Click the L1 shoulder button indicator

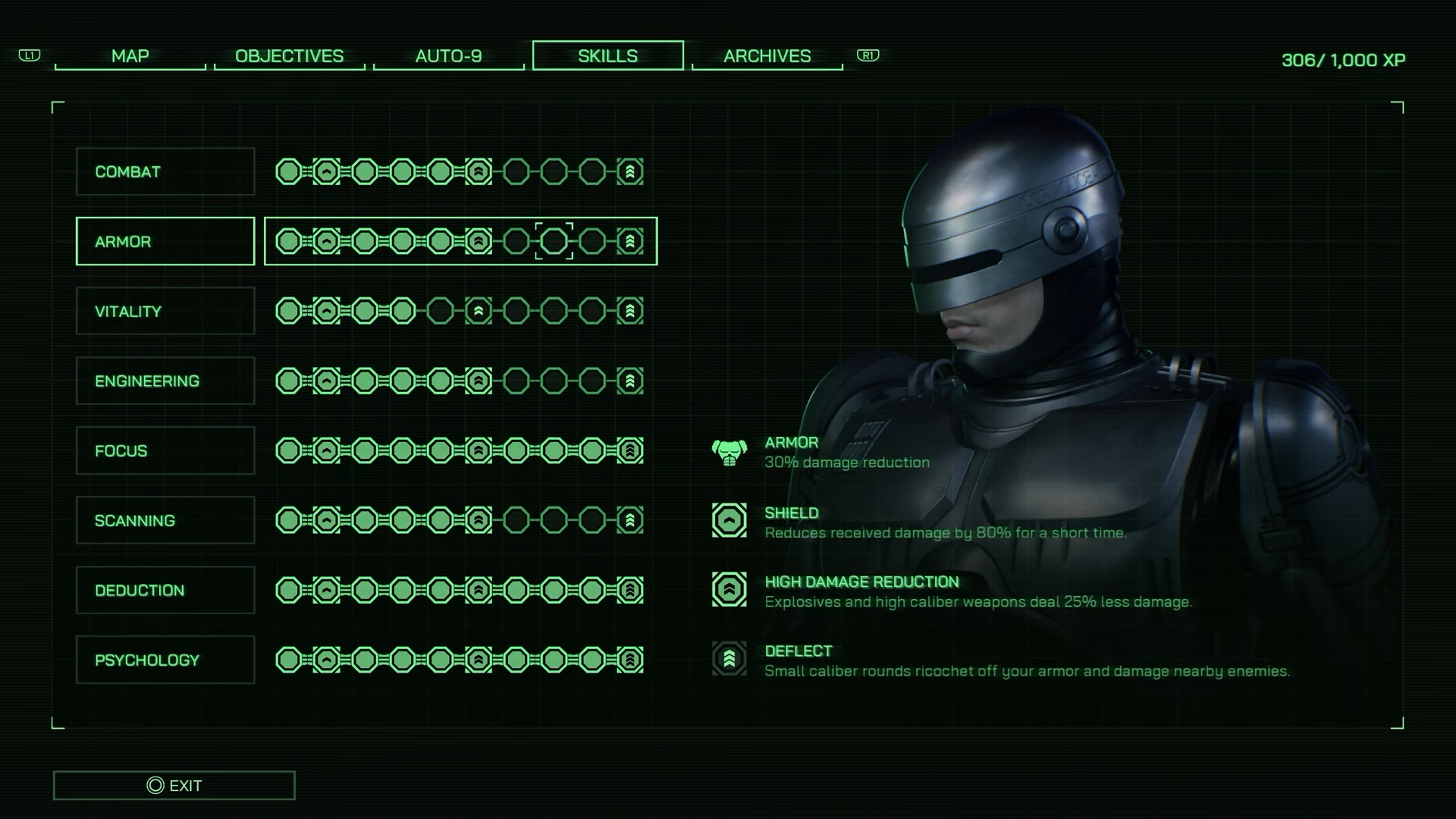[29, 55]
